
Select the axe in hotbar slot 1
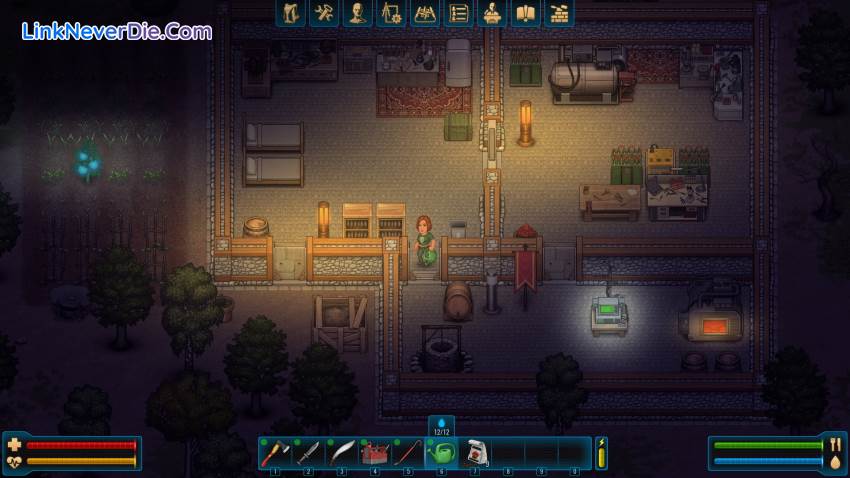click(274, 453)
